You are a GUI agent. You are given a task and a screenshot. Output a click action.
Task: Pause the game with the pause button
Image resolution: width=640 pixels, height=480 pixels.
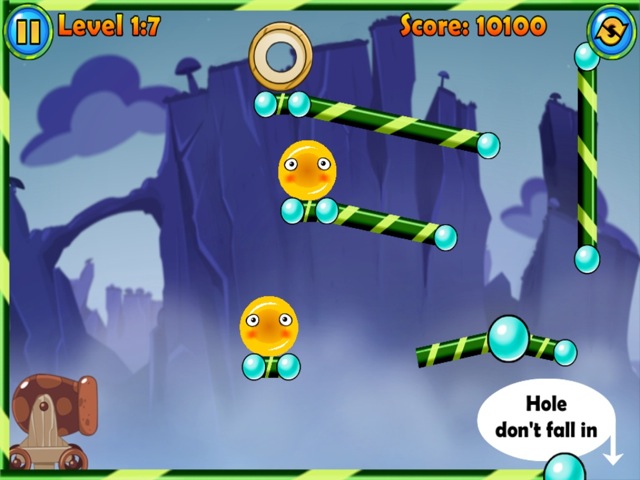28,30
